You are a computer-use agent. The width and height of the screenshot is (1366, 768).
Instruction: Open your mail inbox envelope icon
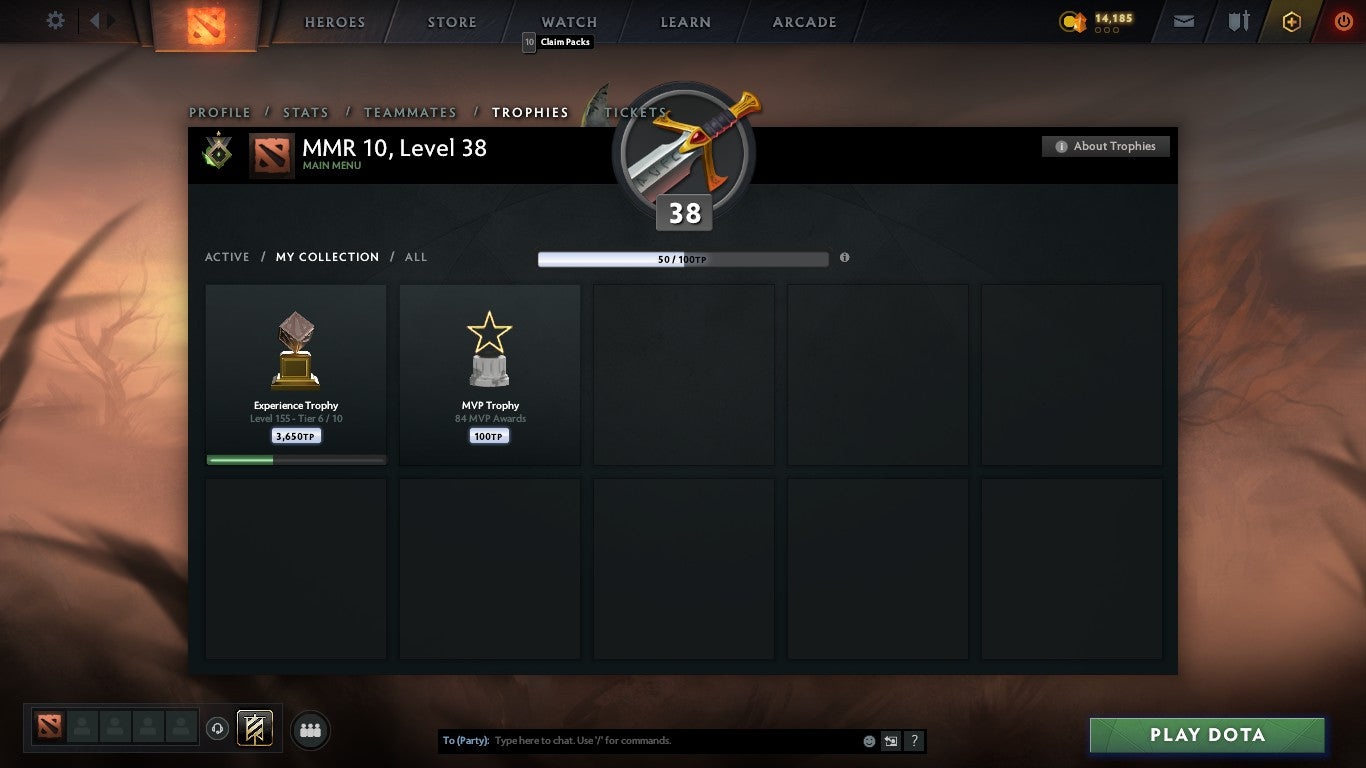tap(1183, 20)
